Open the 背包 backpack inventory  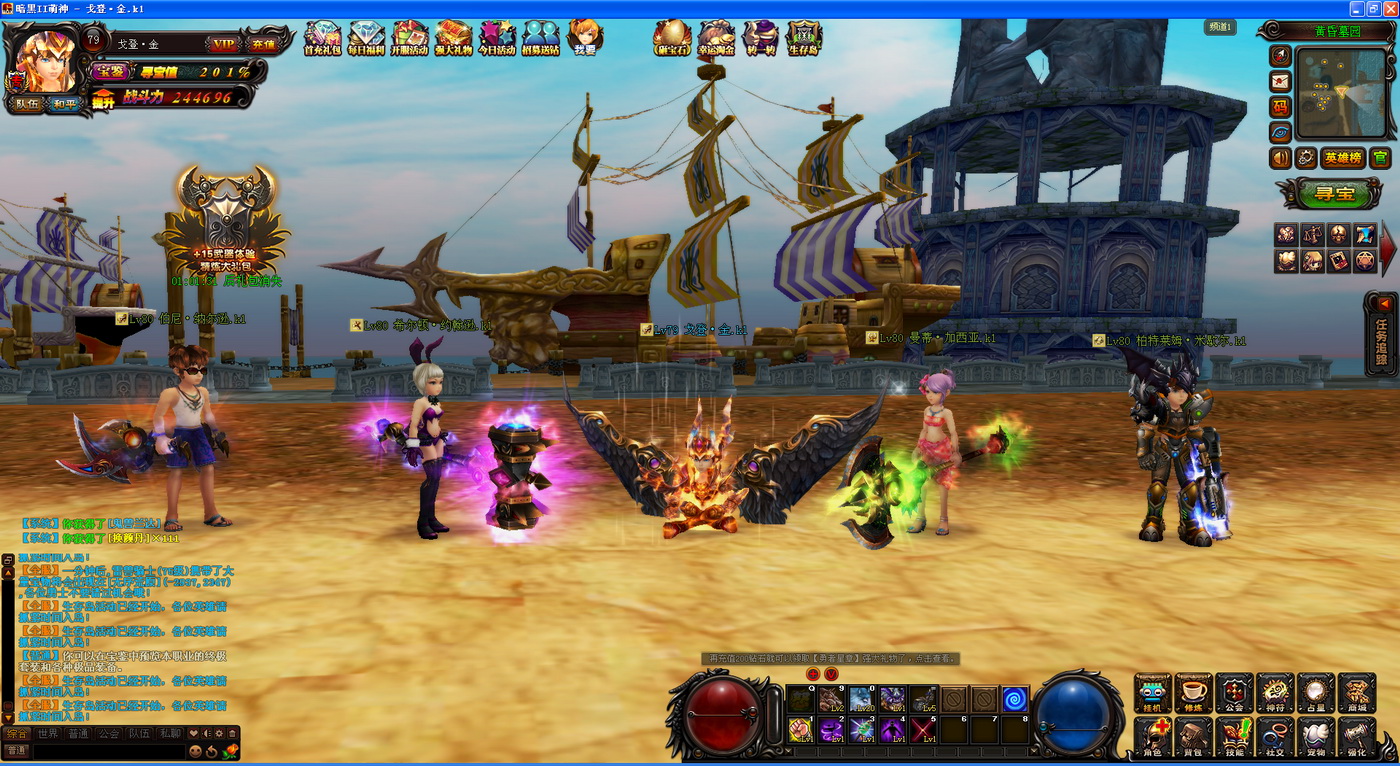tap(1193, 737)
